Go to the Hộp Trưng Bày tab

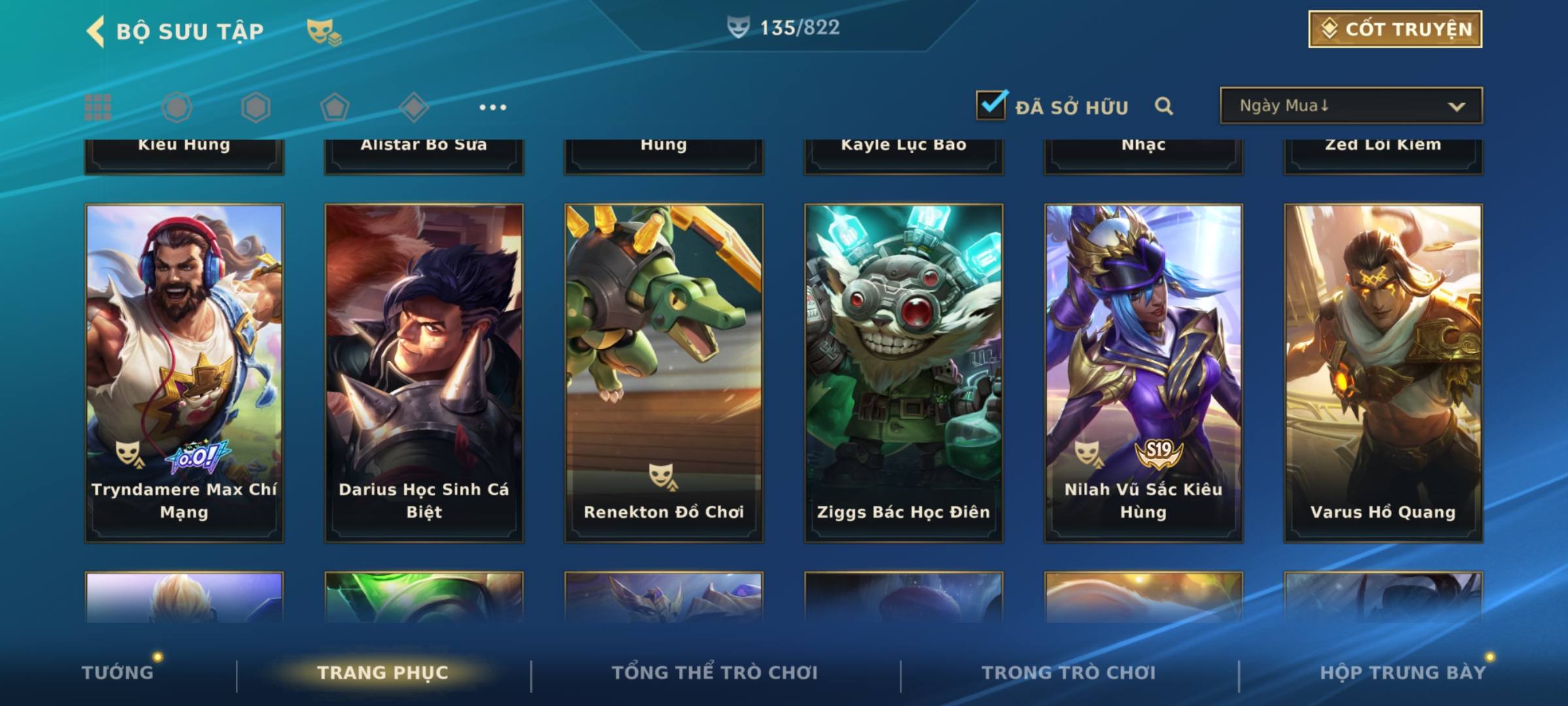click(x=1402, y=673)
